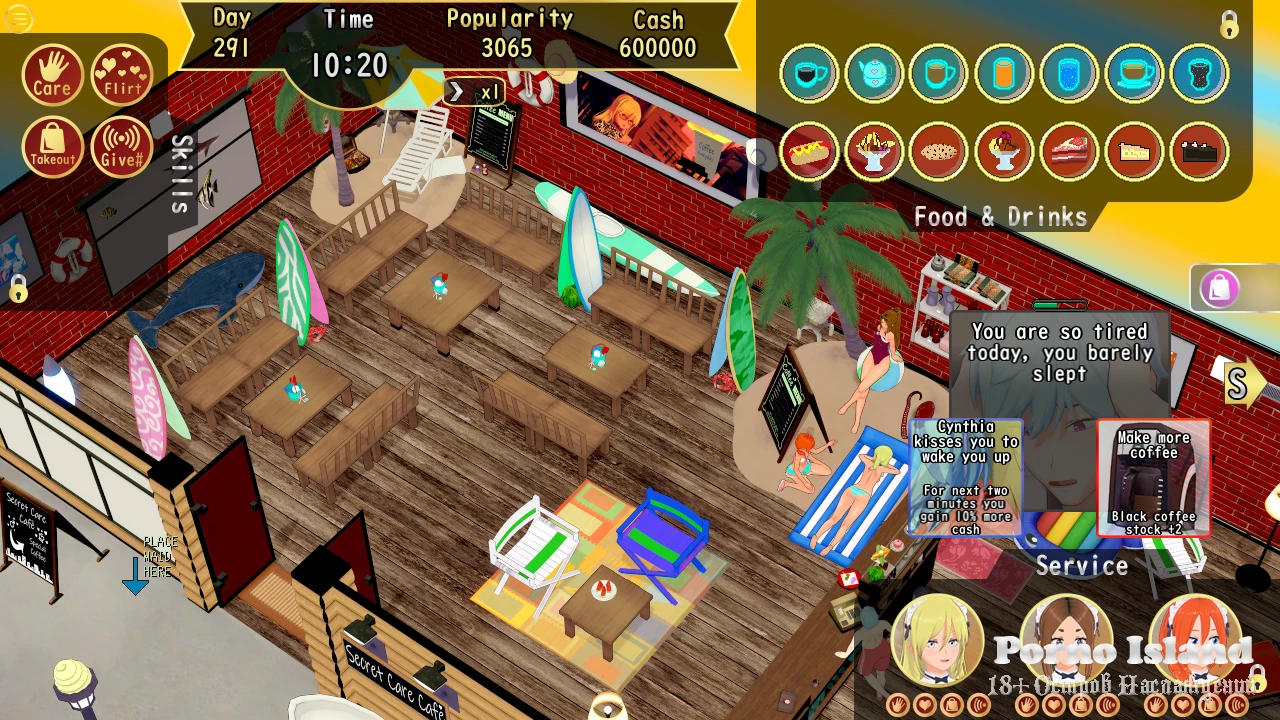Open the pink shopping bag tab
Screen dimensions: 1280x720
pyautogui.click(x=1220, y=289)
